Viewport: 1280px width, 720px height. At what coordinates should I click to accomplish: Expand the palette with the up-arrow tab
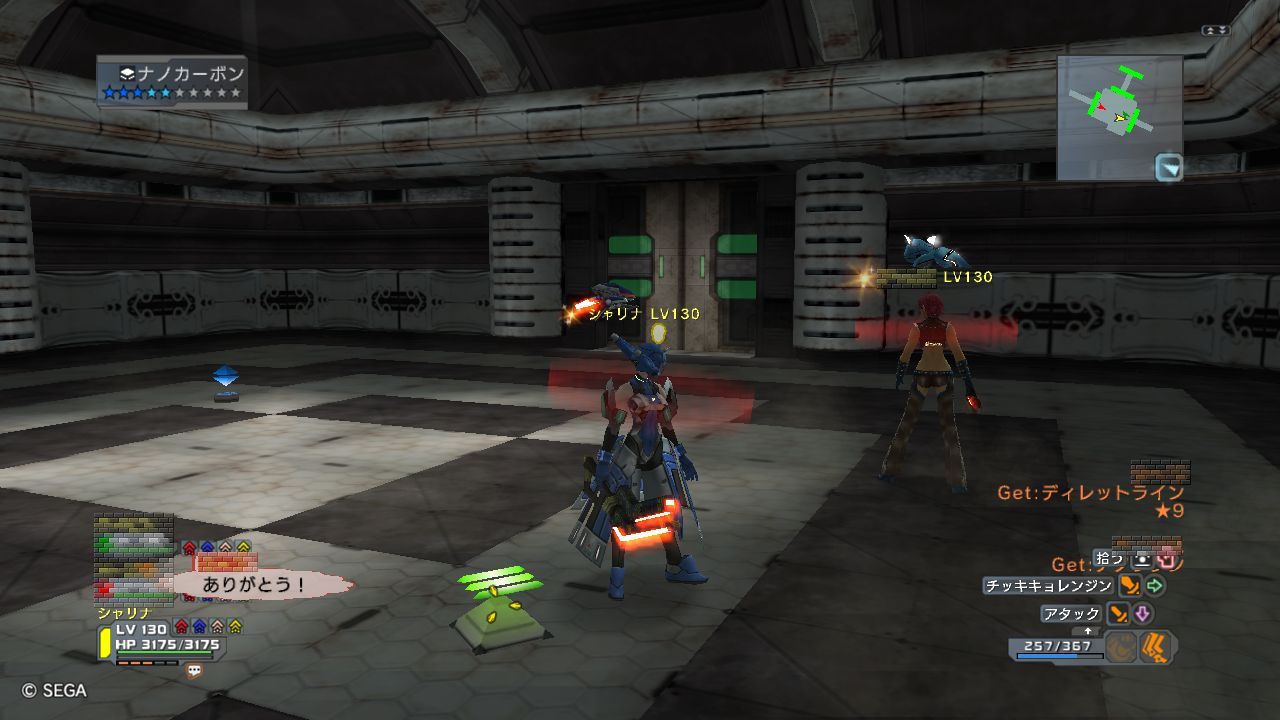1087,631
